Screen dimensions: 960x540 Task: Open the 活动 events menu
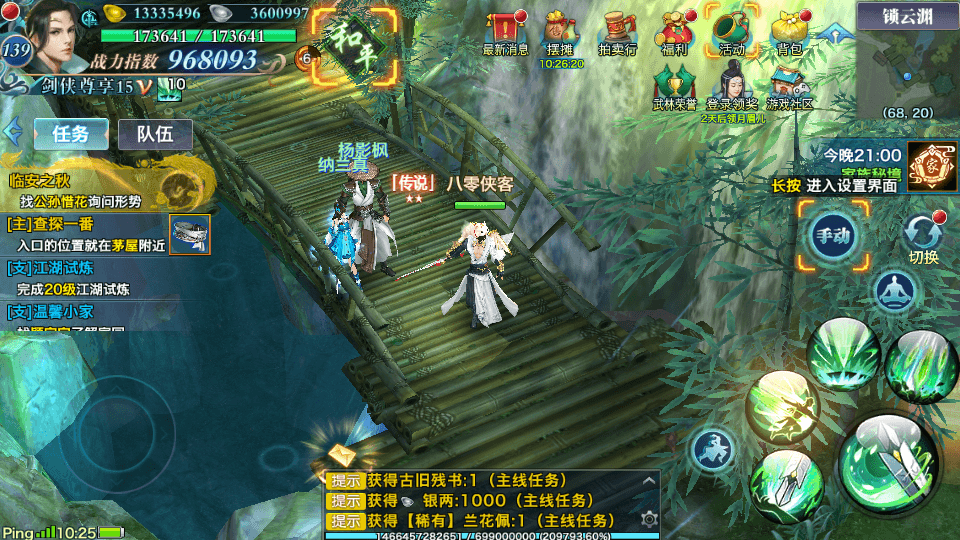[x=730, y=32]
